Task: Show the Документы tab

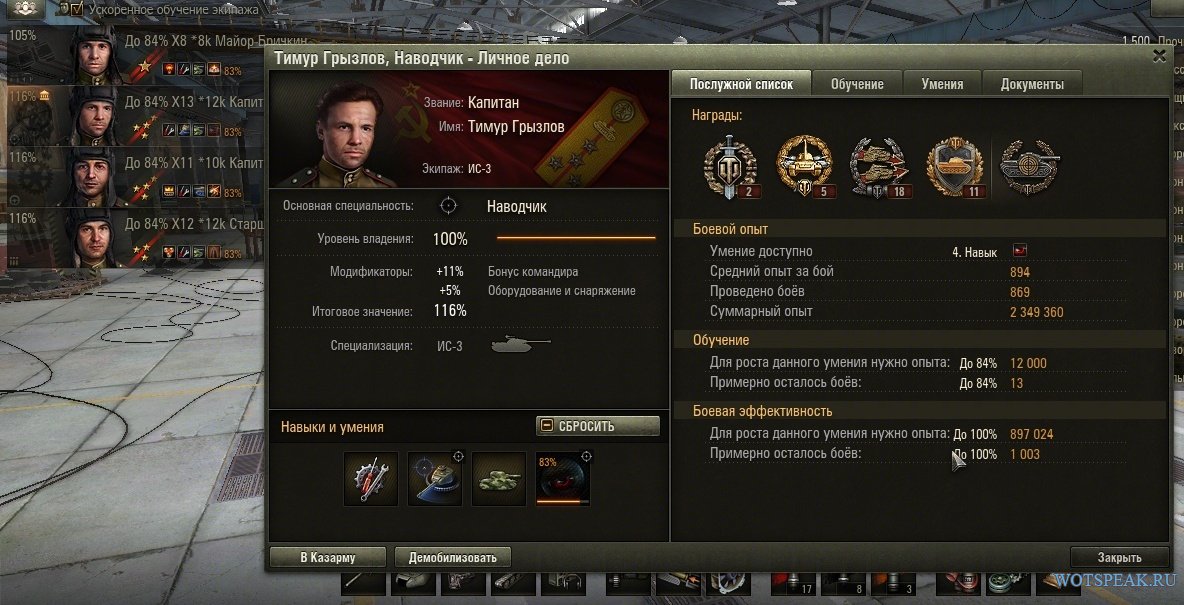Action: coord(1031,84)
